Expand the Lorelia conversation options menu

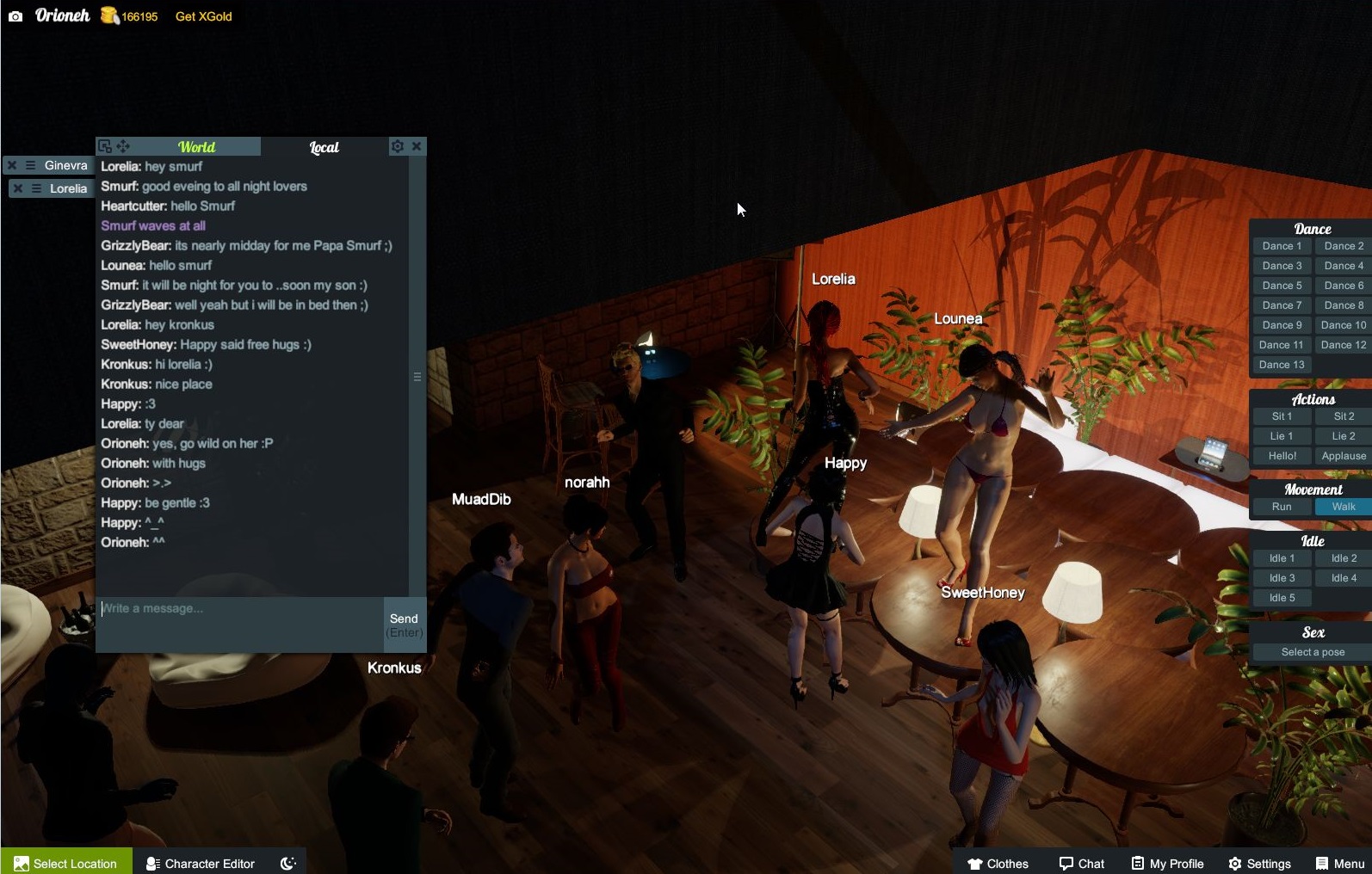(38, 188)
